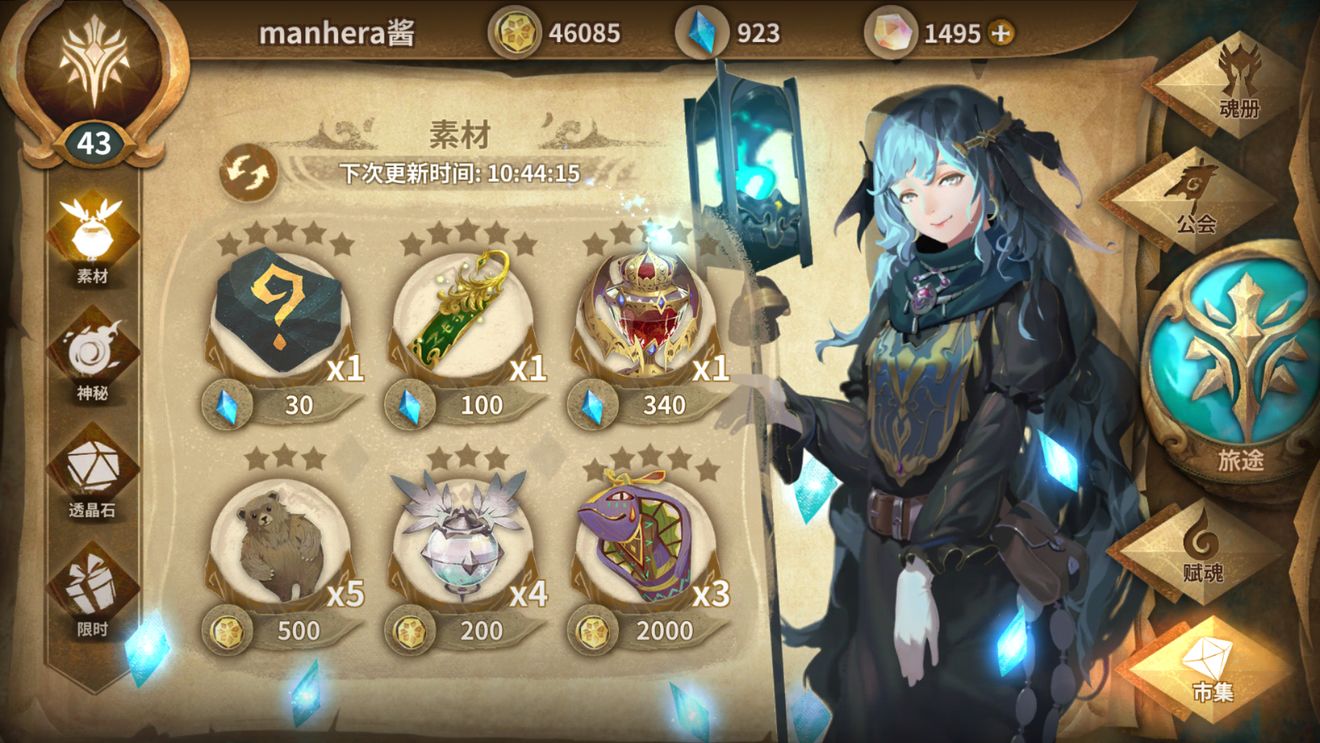Select the 透晶石 crystal tab
The height and width of the screenshot is (743, 1320).
click(x=92, y=473)
